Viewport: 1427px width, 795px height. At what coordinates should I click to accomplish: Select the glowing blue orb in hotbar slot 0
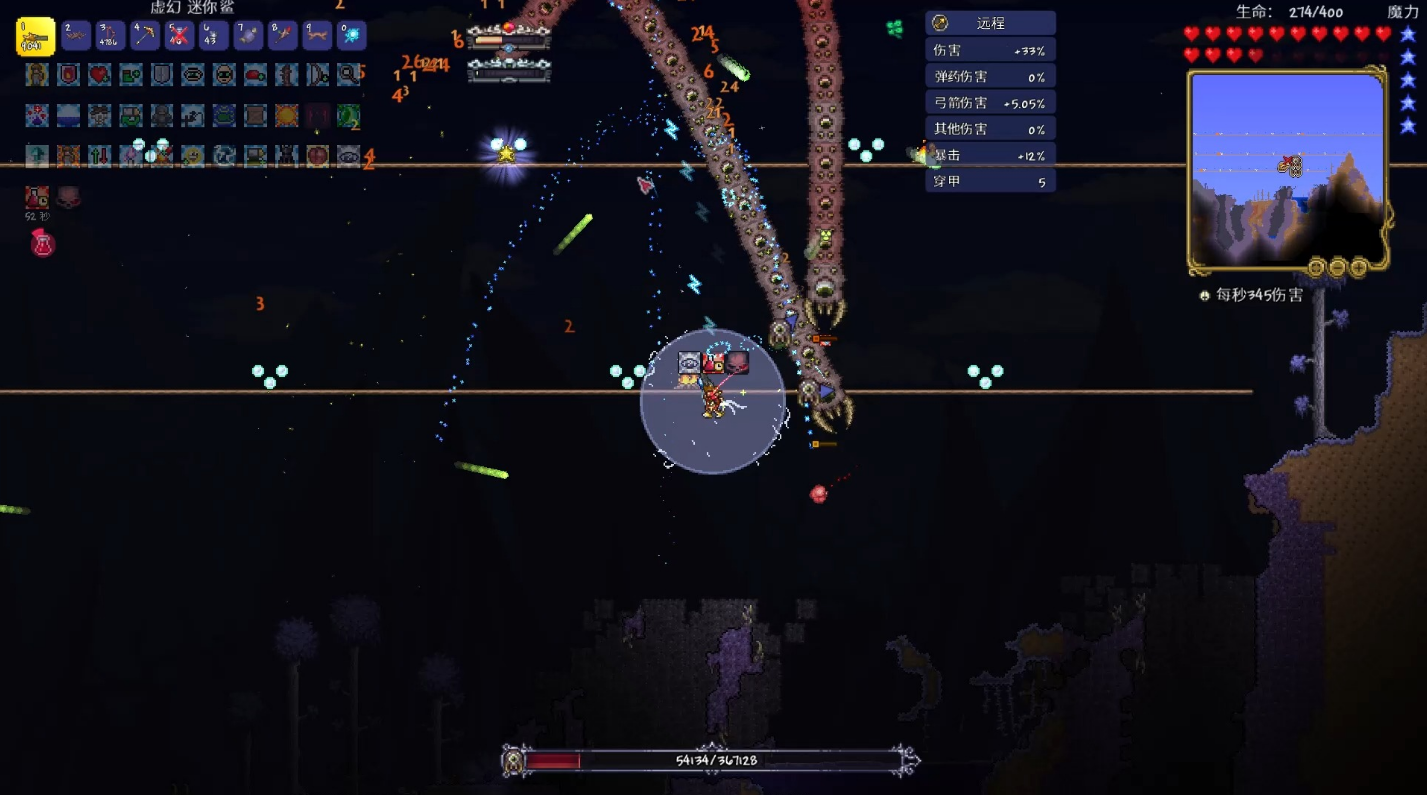coord(352,36)
